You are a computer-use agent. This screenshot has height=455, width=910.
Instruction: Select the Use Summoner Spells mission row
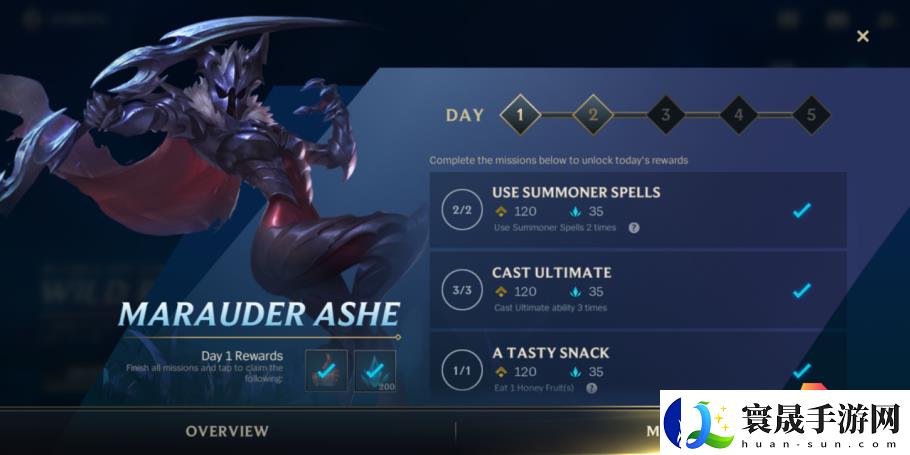pyautogui.click(x=638, y=210)
